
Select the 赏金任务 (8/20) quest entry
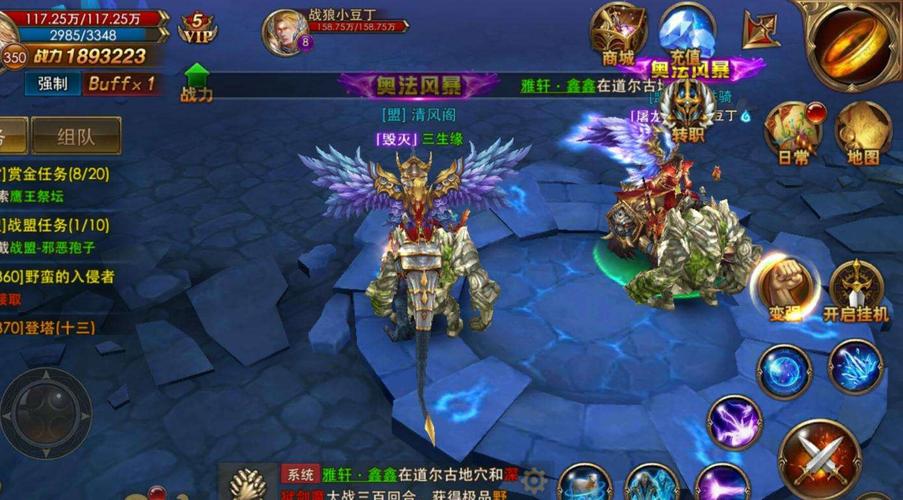coord(60,174)
